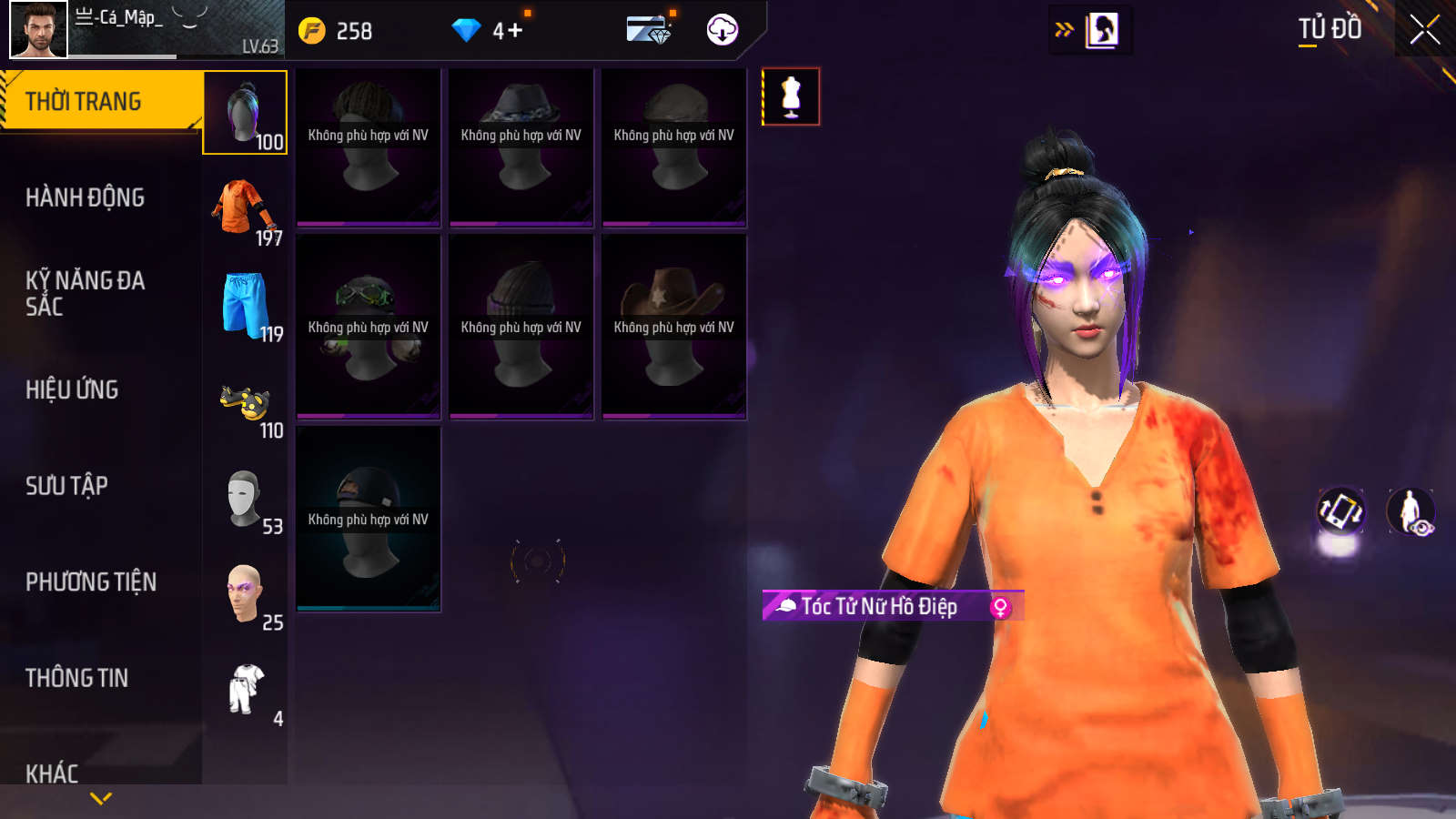Viewport: 1456px width, 819px height.
Task: Click the mannequin icon button
Action: point(791,96)
